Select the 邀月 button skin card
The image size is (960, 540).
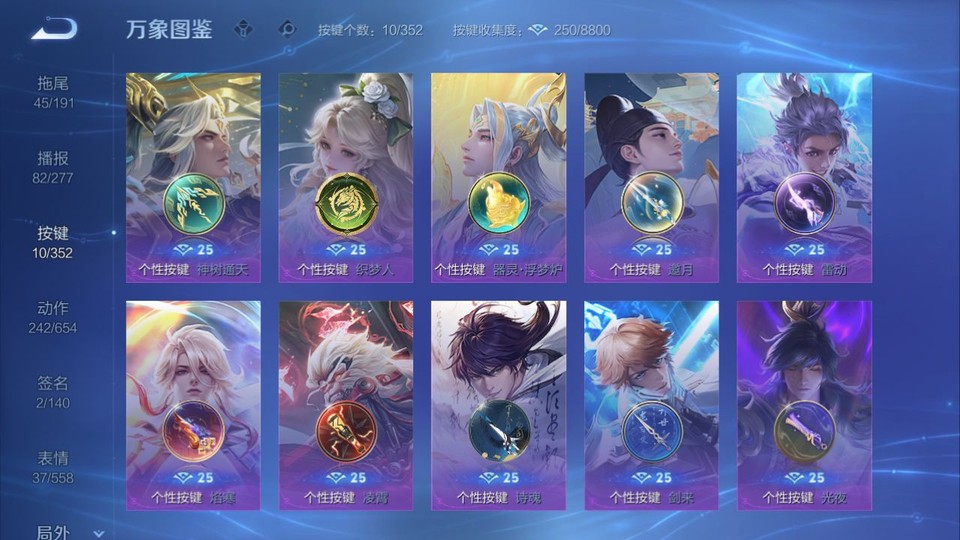(651, 177)
